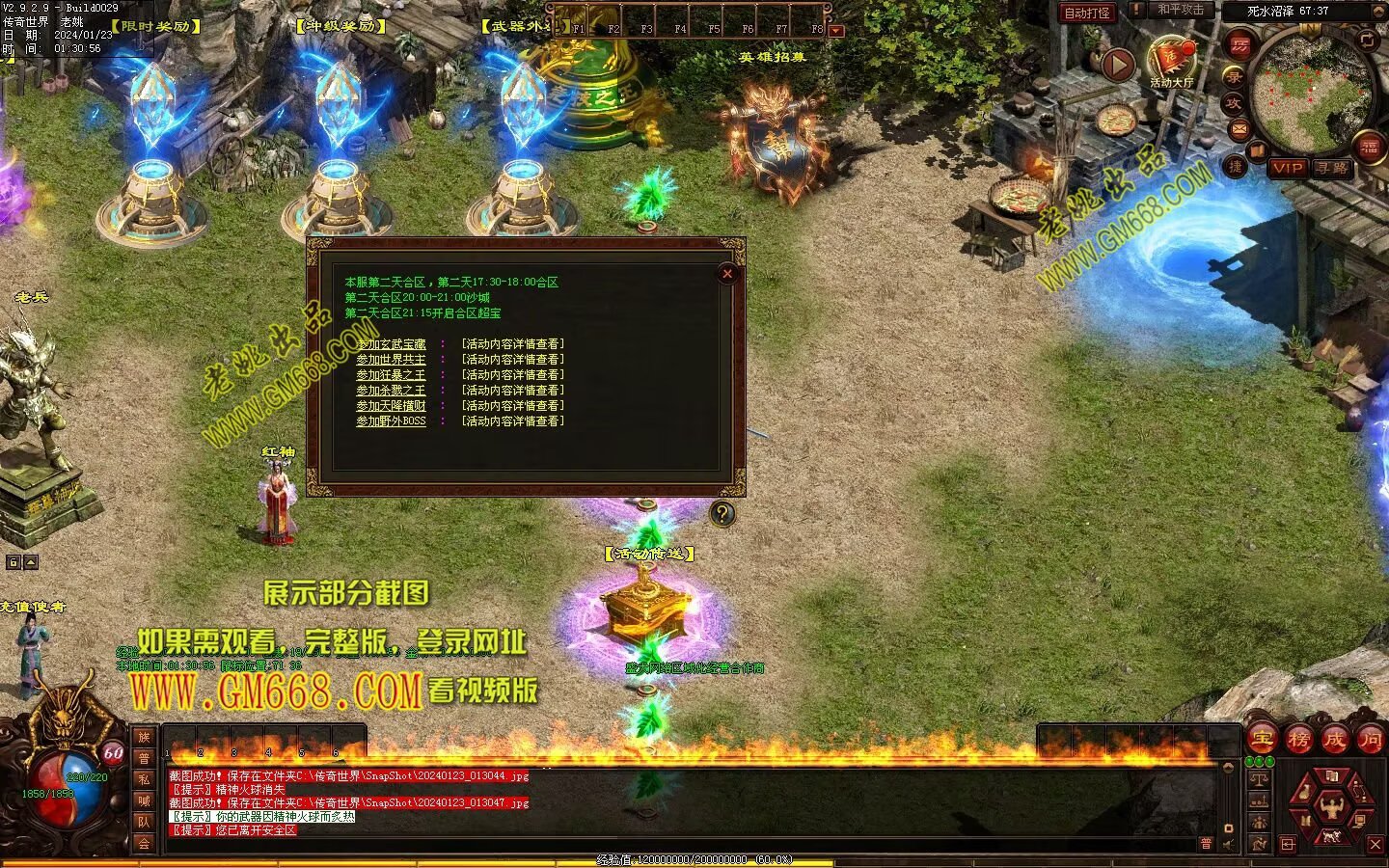The height and width of the screenshot is (868, 1389).
Task: Open the VIP panel
Action: (1288, 168)
